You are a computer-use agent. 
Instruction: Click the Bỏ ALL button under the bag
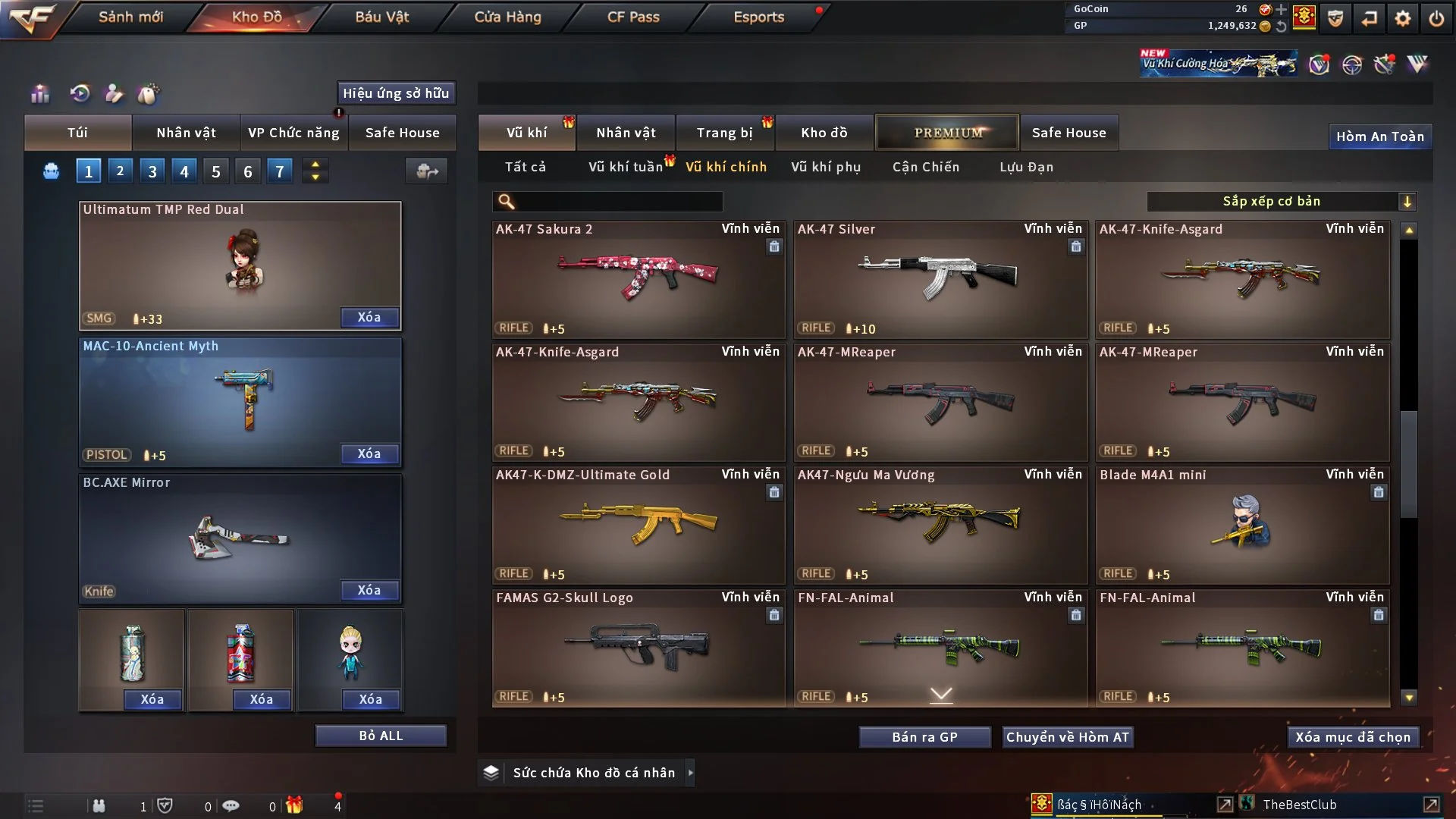coord(381,735)
